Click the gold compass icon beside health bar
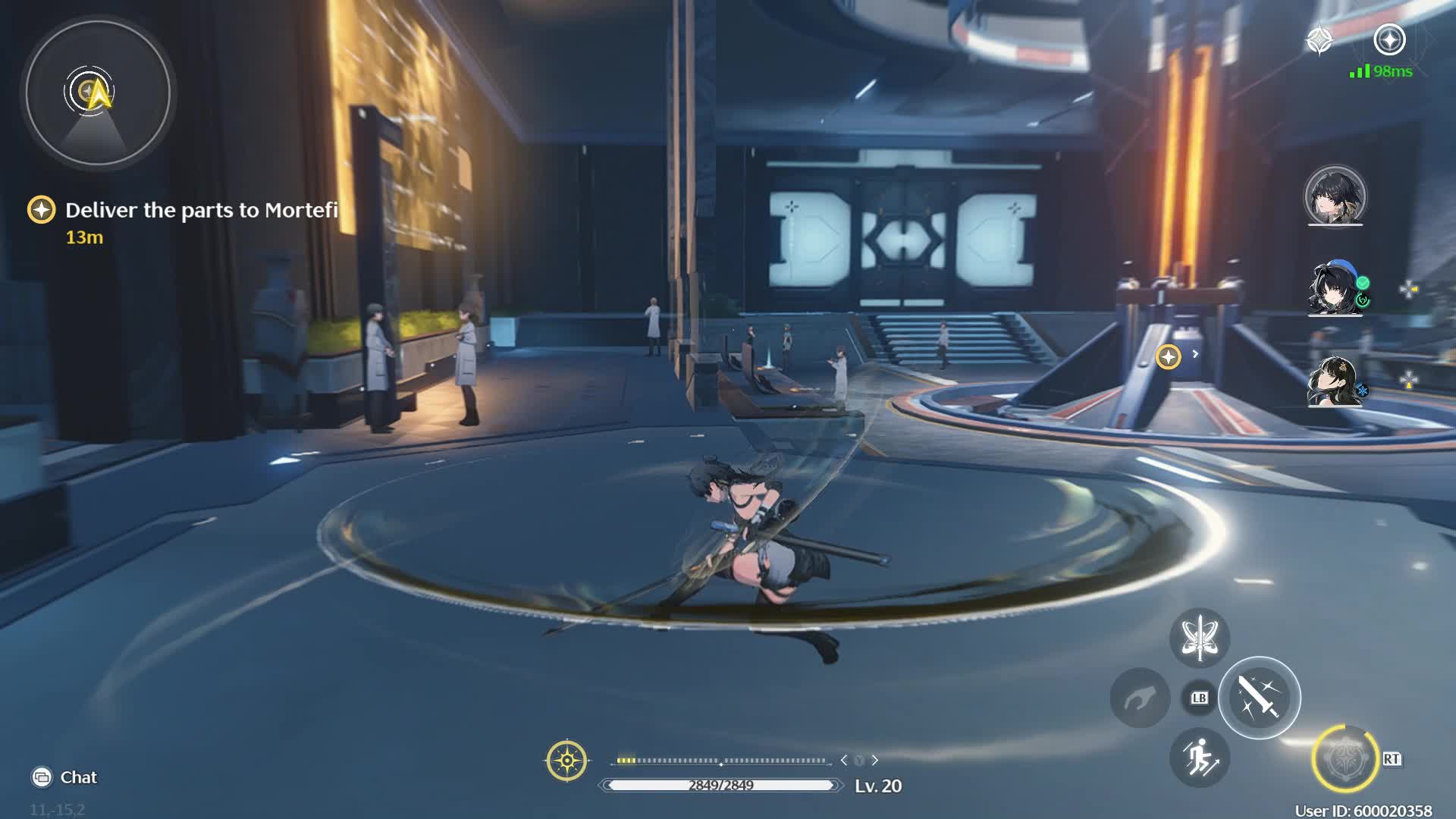Screen dimensions: 1456x819 click(566, 760)
